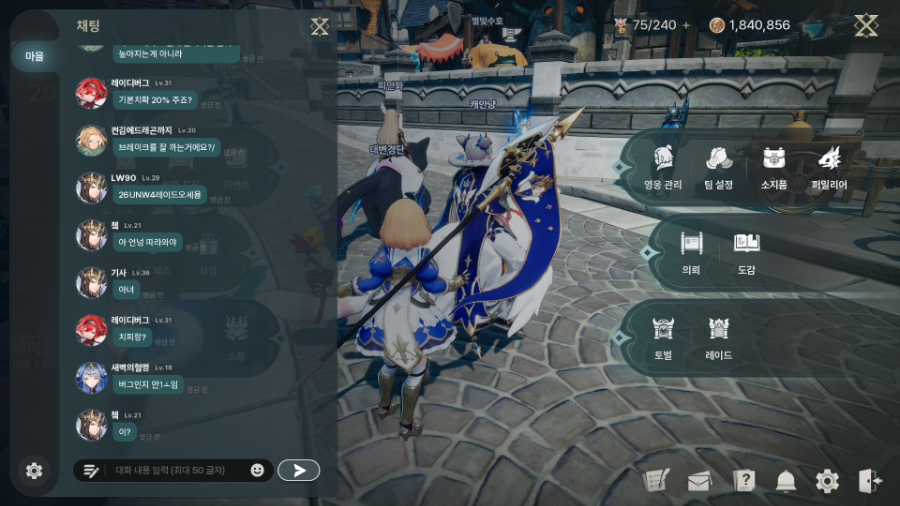The height and width of the screenshot is (506, 900).
Task: Open game settings gear in bottom bar
Action: coord(827,481)
